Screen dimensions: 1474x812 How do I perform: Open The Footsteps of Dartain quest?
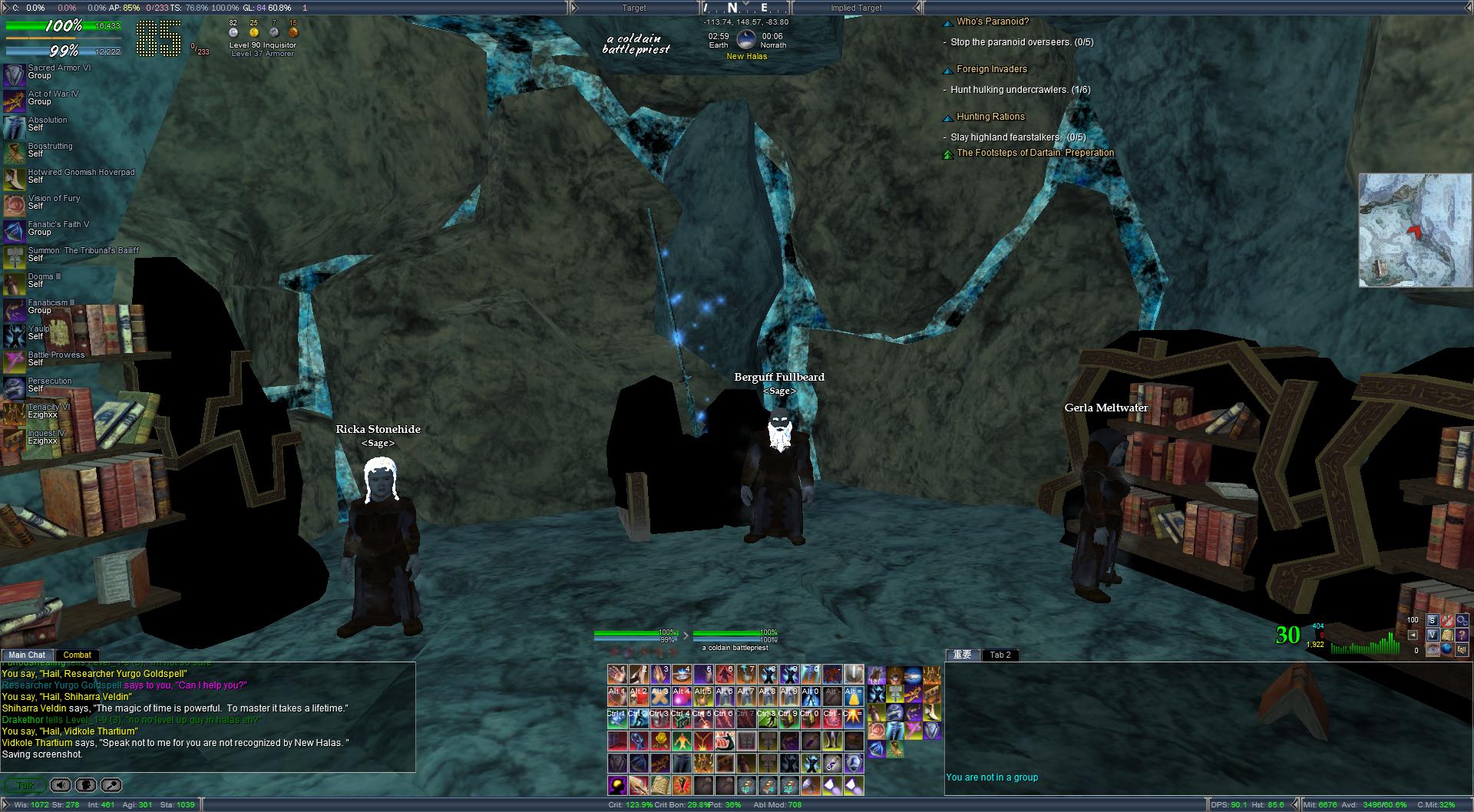coord(1034,153)
